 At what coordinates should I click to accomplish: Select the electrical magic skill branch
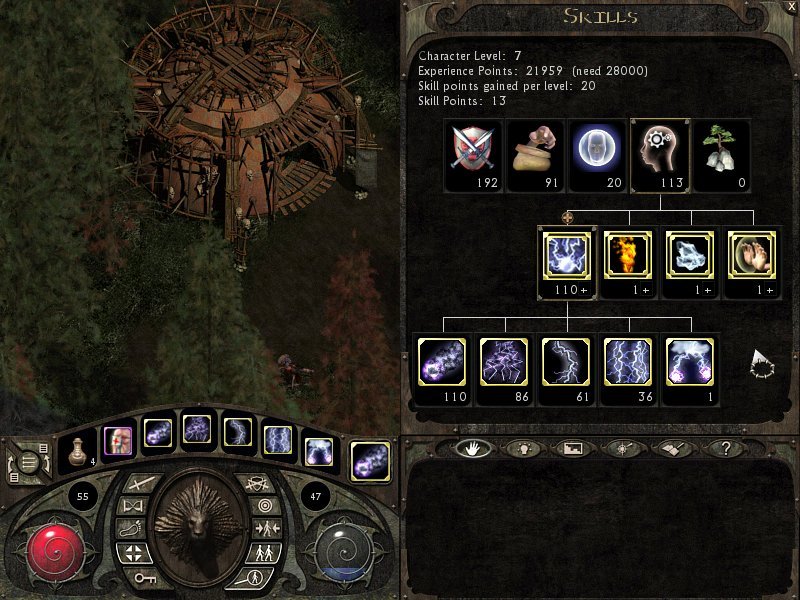pyautogui.click(x=567, y=257)
